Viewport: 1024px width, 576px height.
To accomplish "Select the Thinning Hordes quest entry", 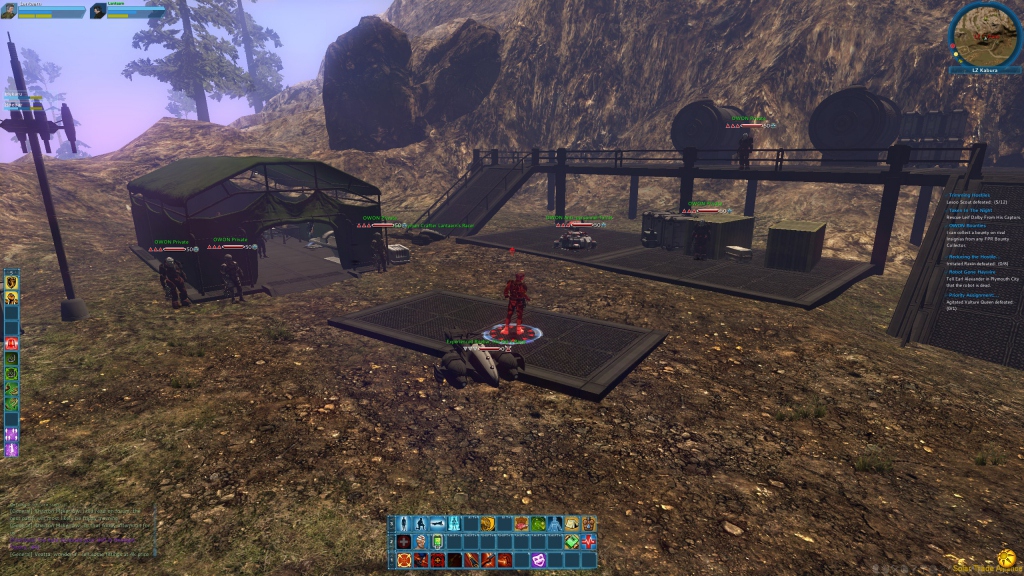I will 970,194.
